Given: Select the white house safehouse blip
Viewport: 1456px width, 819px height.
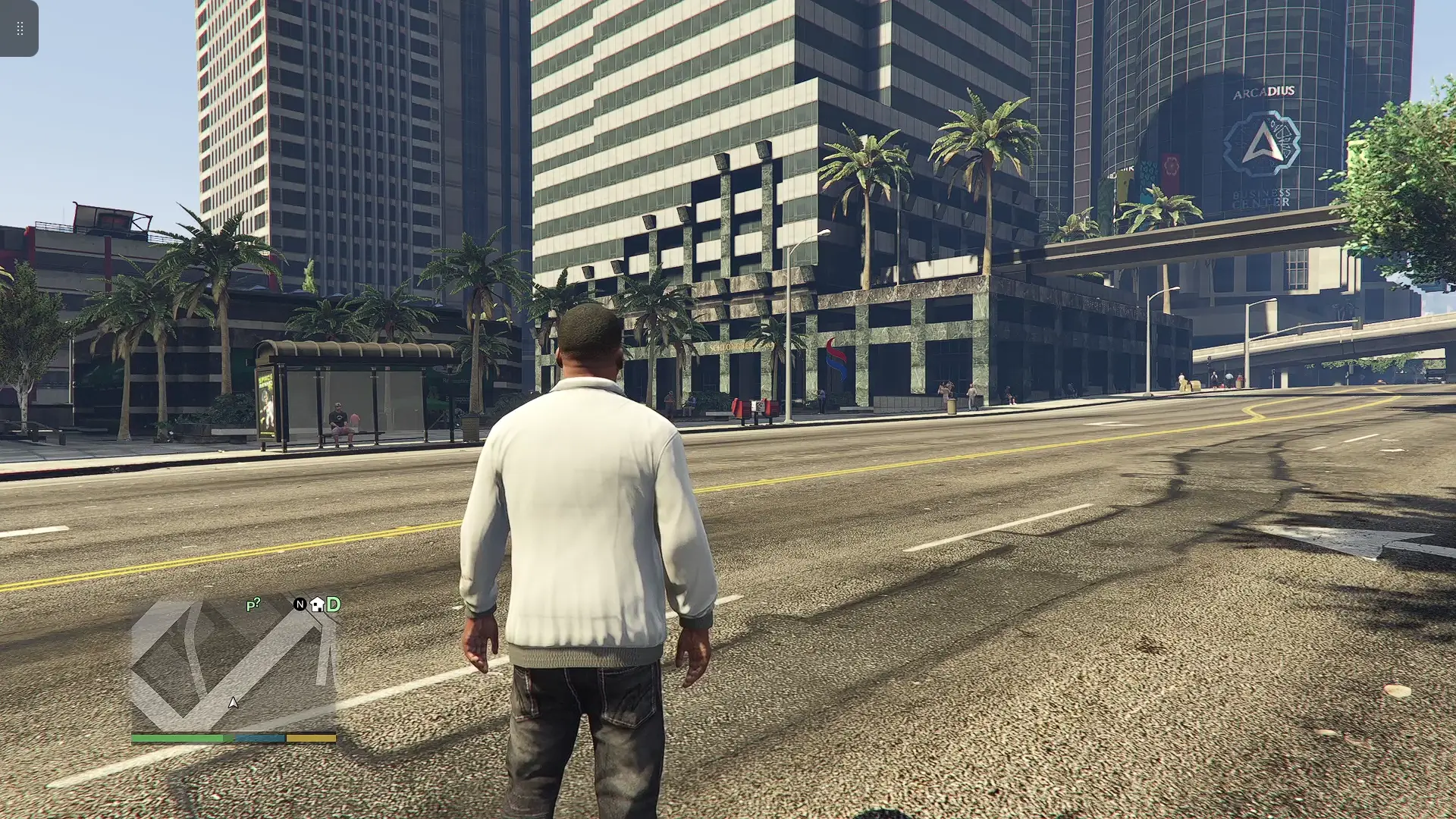Looking at the screenshot, I should [317, 604].
